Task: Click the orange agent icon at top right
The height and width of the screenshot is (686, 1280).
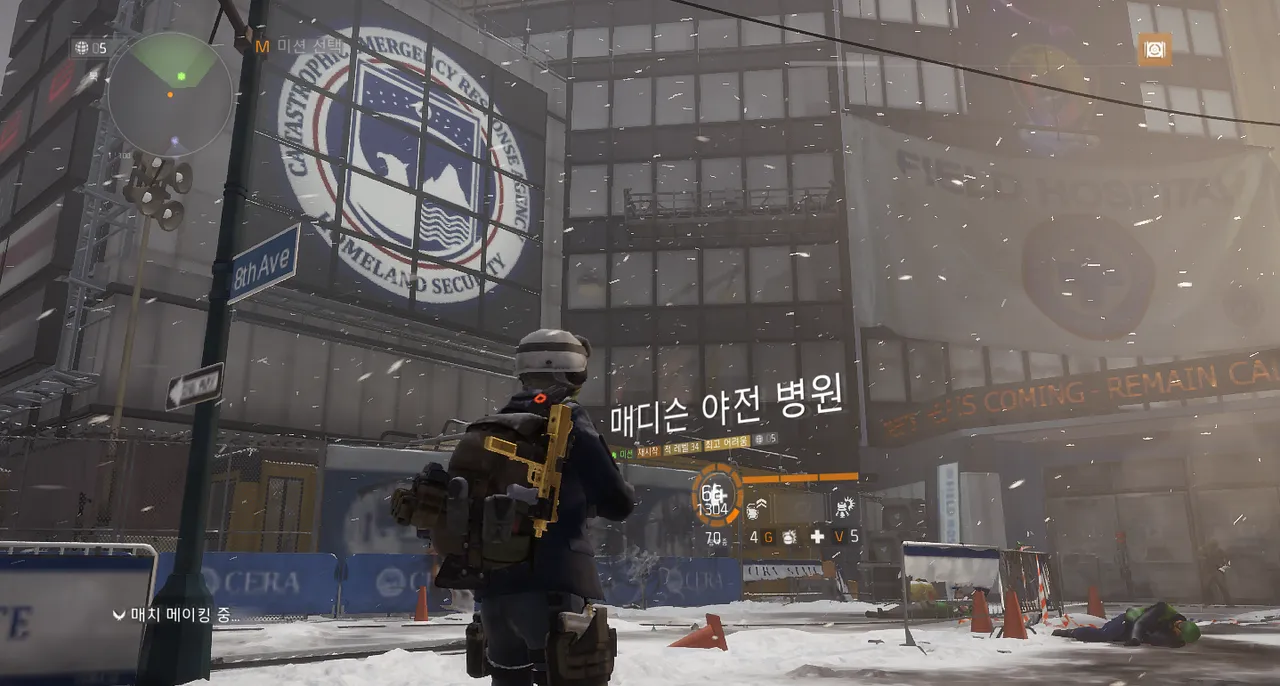Action: 1154,49
